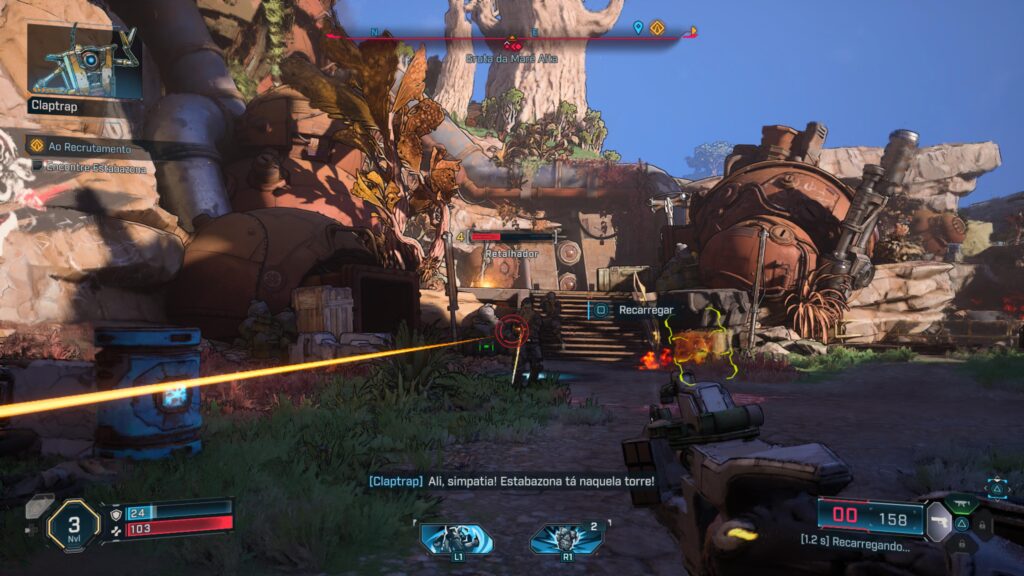
Task: Select the orange diamond quest marker on compass
Action: (x=657, y=28)
